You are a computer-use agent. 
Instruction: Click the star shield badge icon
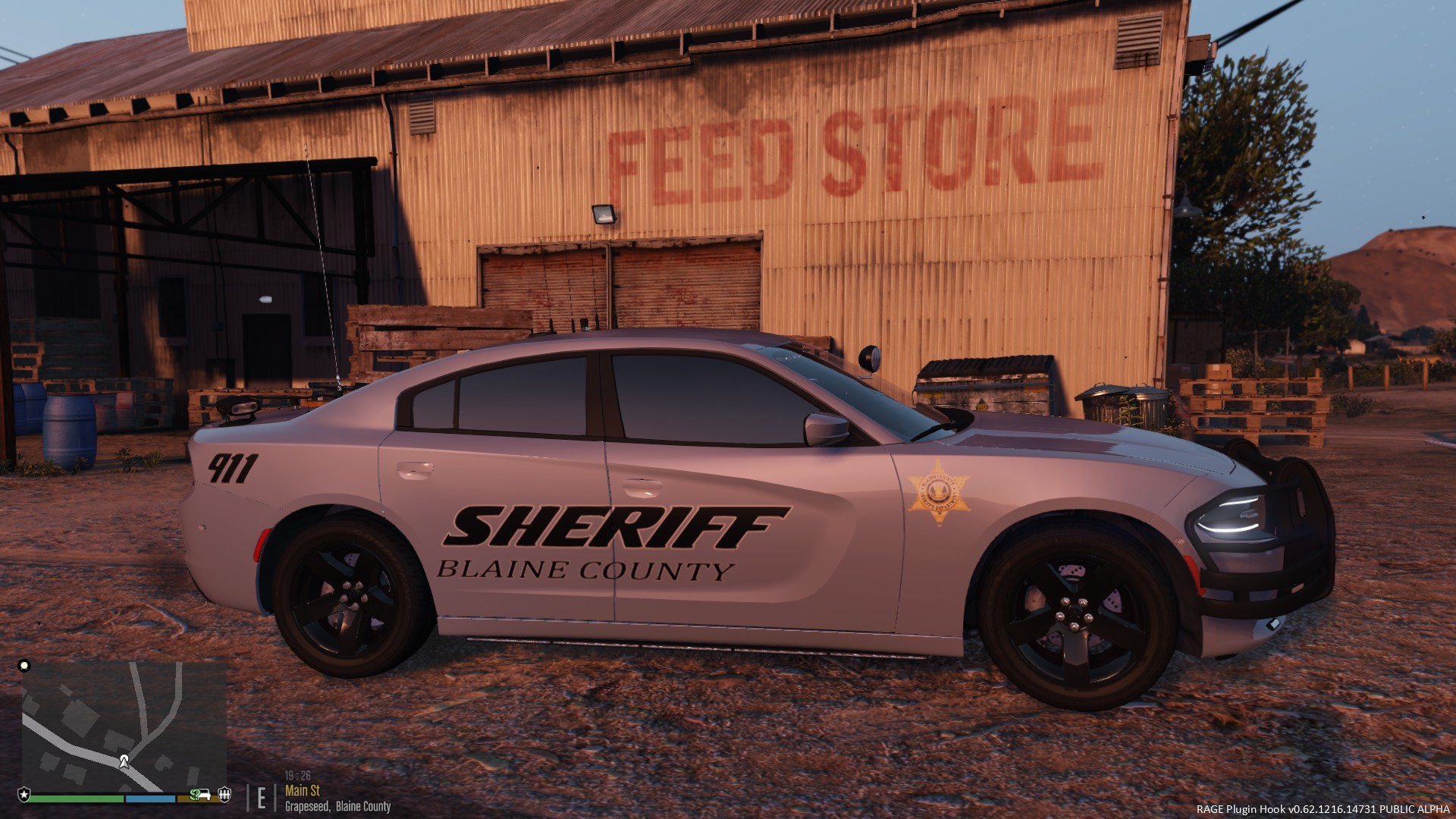[x=24, y=795]
